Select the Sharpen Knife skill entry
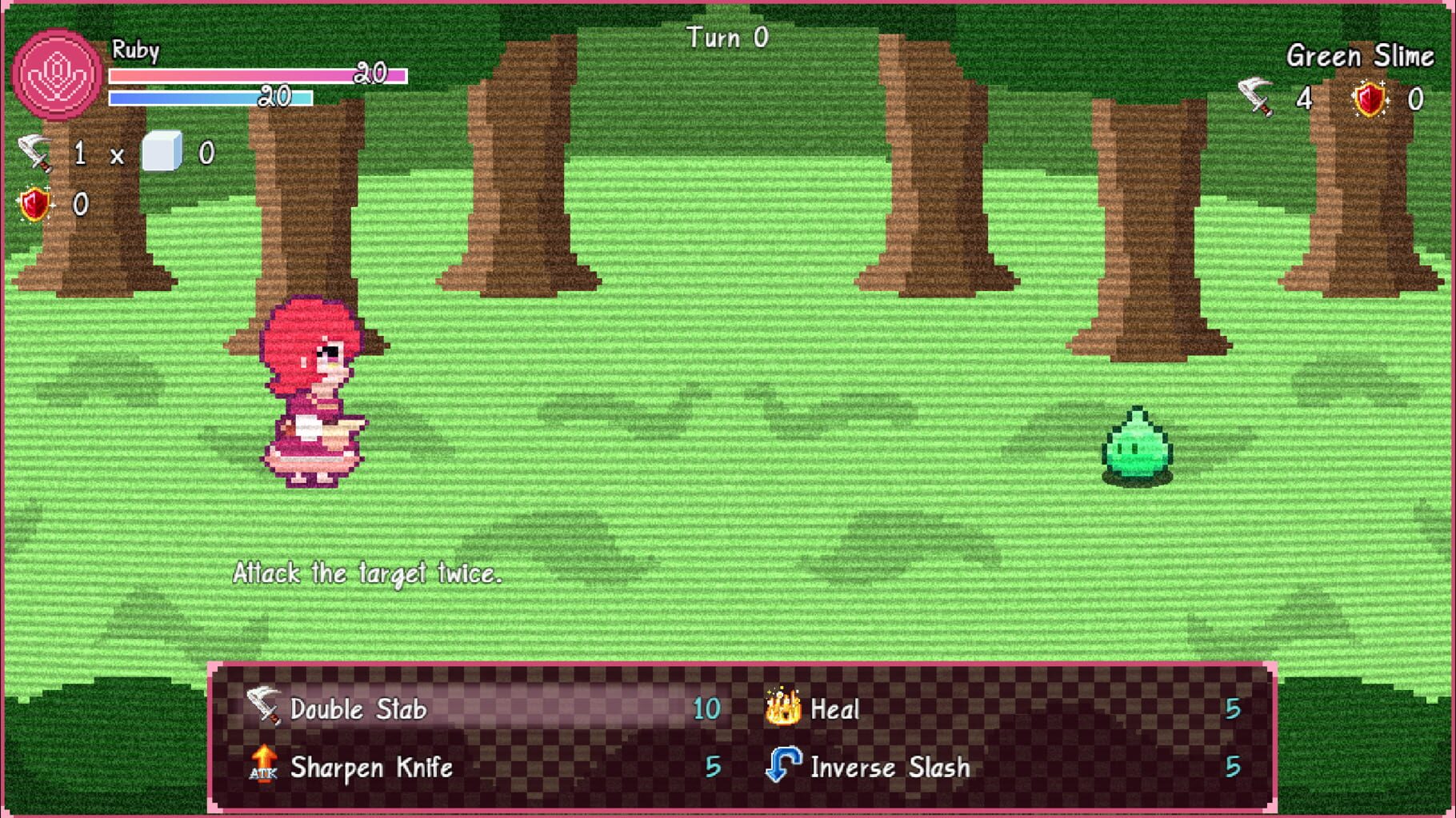 [x=370, y=768]
